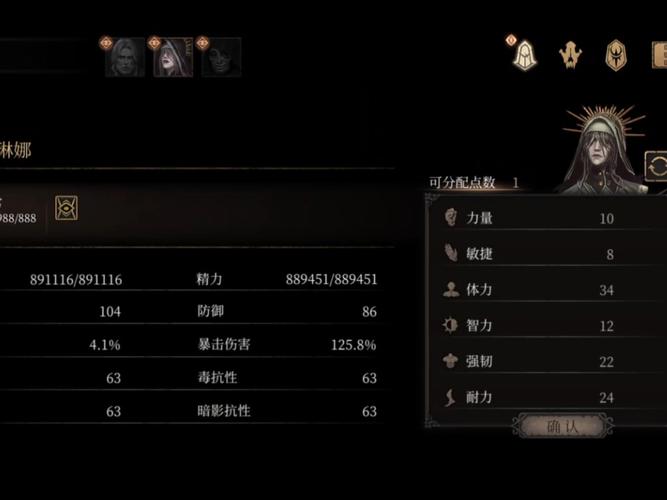Viewport: 667px width, 500px height.
Task: Select the white-haired man character portrait
Action: pyautogui.click(x=125, y=58)
